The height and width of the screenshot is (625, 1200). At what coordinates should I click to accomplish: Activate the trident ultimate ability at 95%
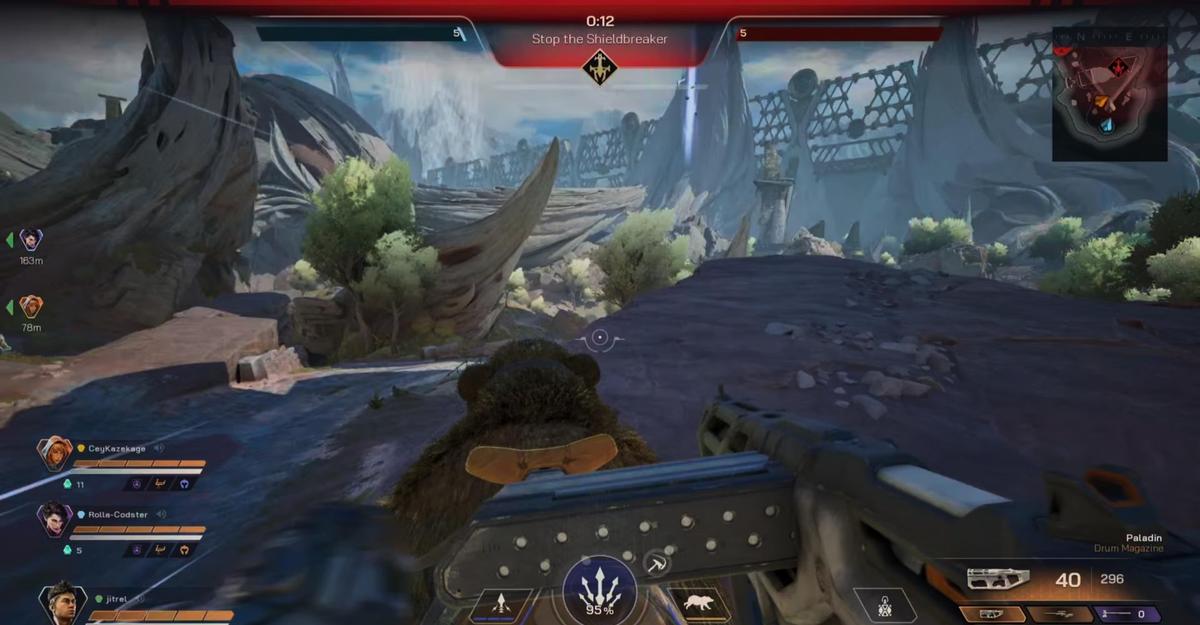coord(600,589)
